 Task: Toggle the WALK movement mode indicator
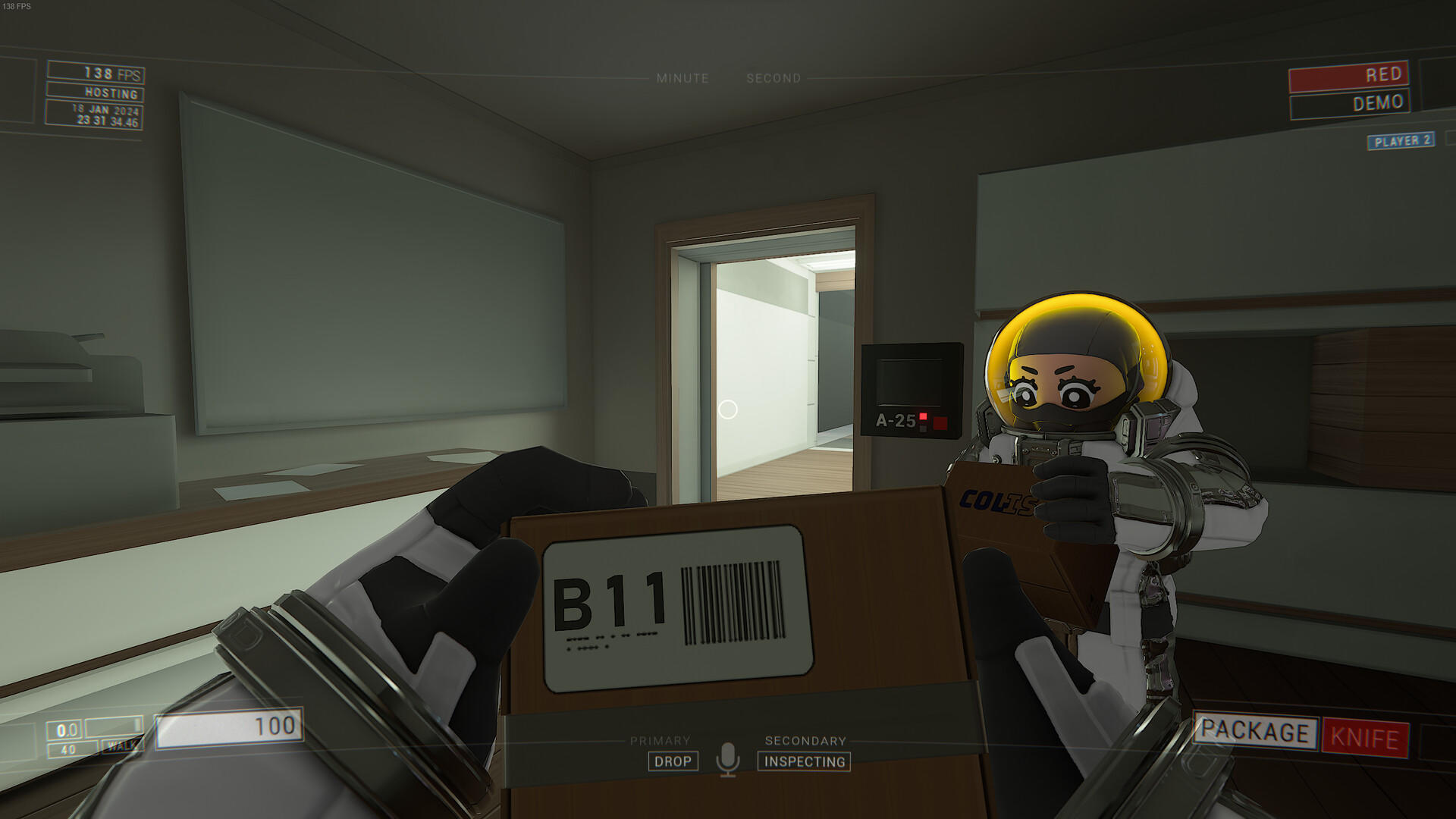tap(121, 746)
